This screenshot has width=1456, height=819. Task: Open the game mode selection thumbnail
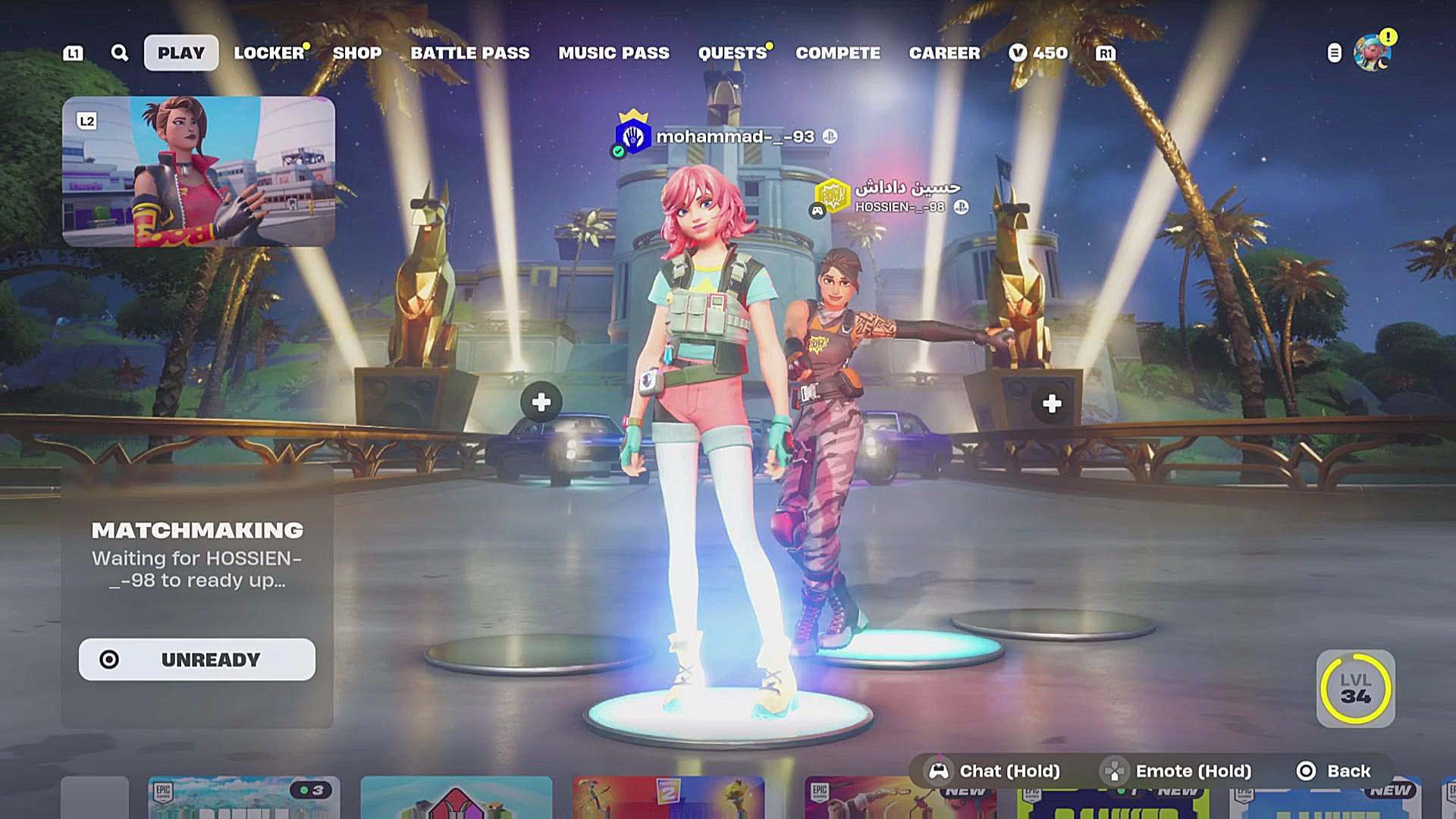(199, 171)
